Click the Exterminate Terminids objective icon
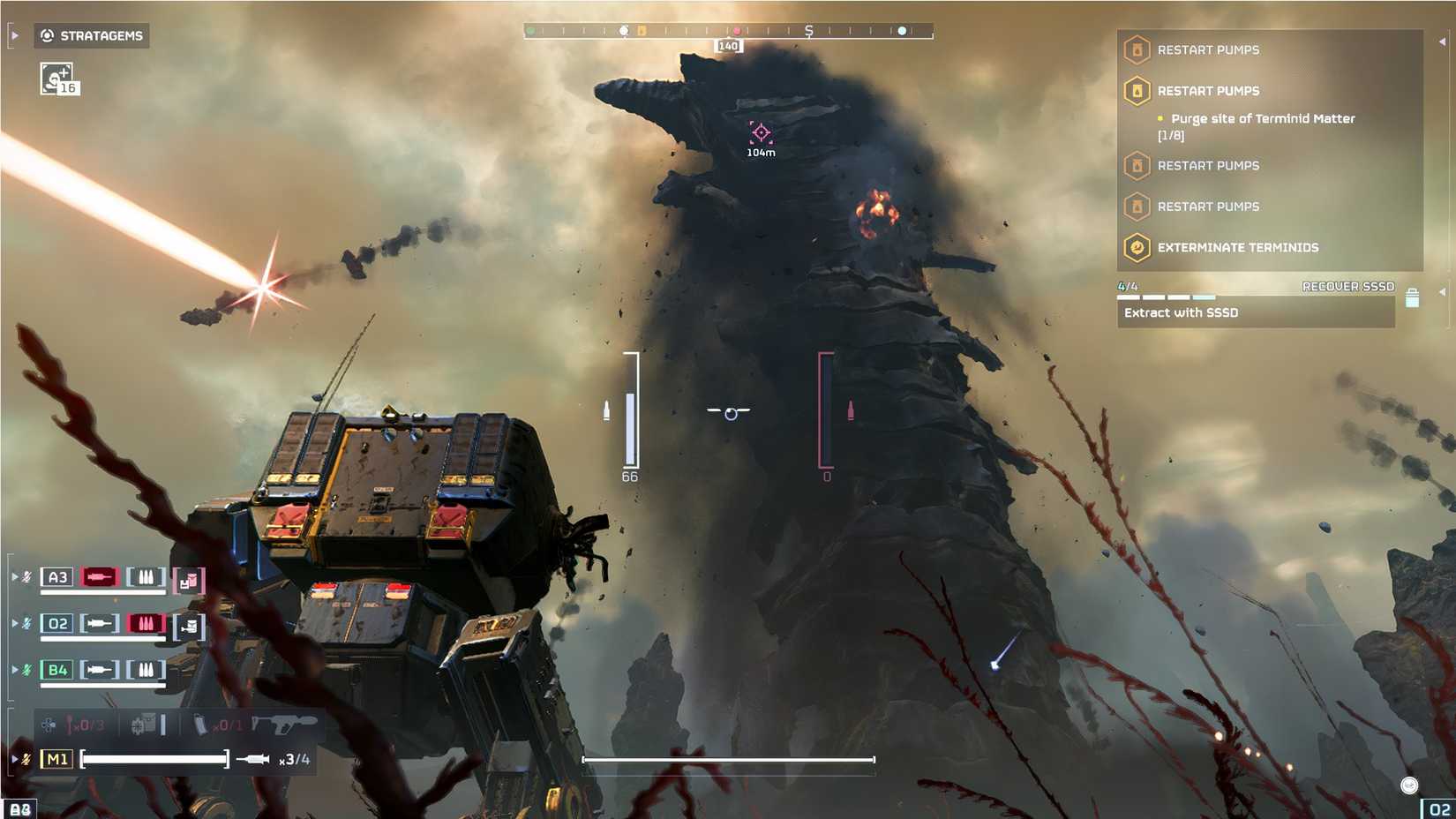The width and height of the screenshot is (1456, 819). [x=1137, y=248]
